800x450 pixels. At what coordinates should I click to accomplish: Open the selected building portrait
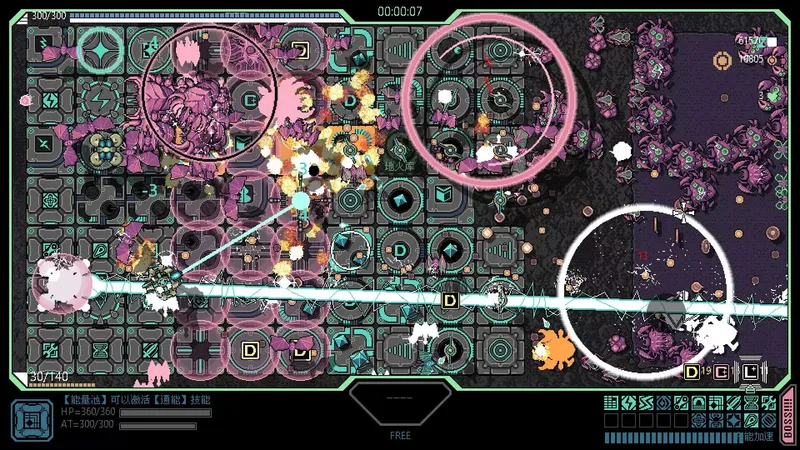30,418
